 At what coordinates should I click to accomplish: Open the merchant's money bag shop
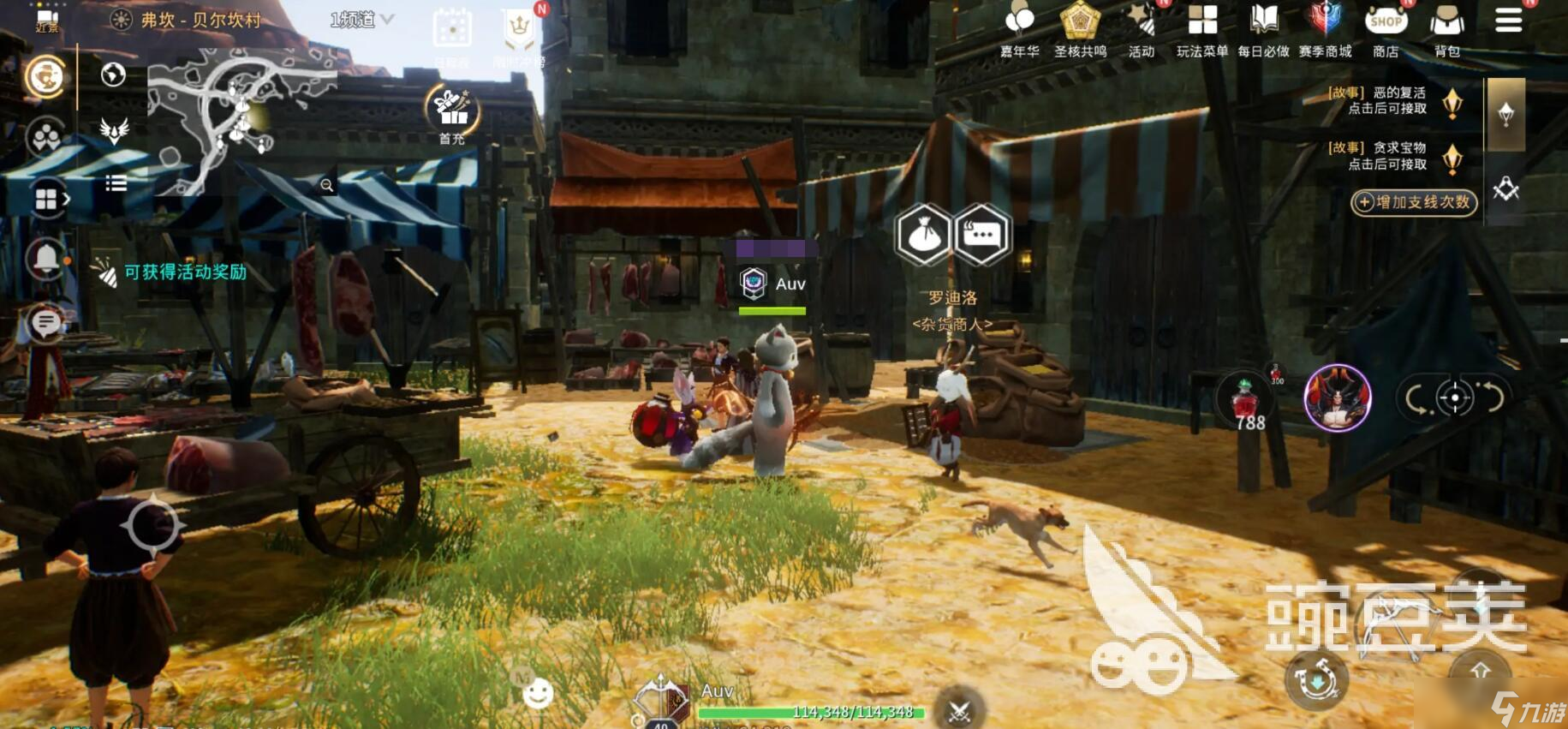tap(923, 234)
